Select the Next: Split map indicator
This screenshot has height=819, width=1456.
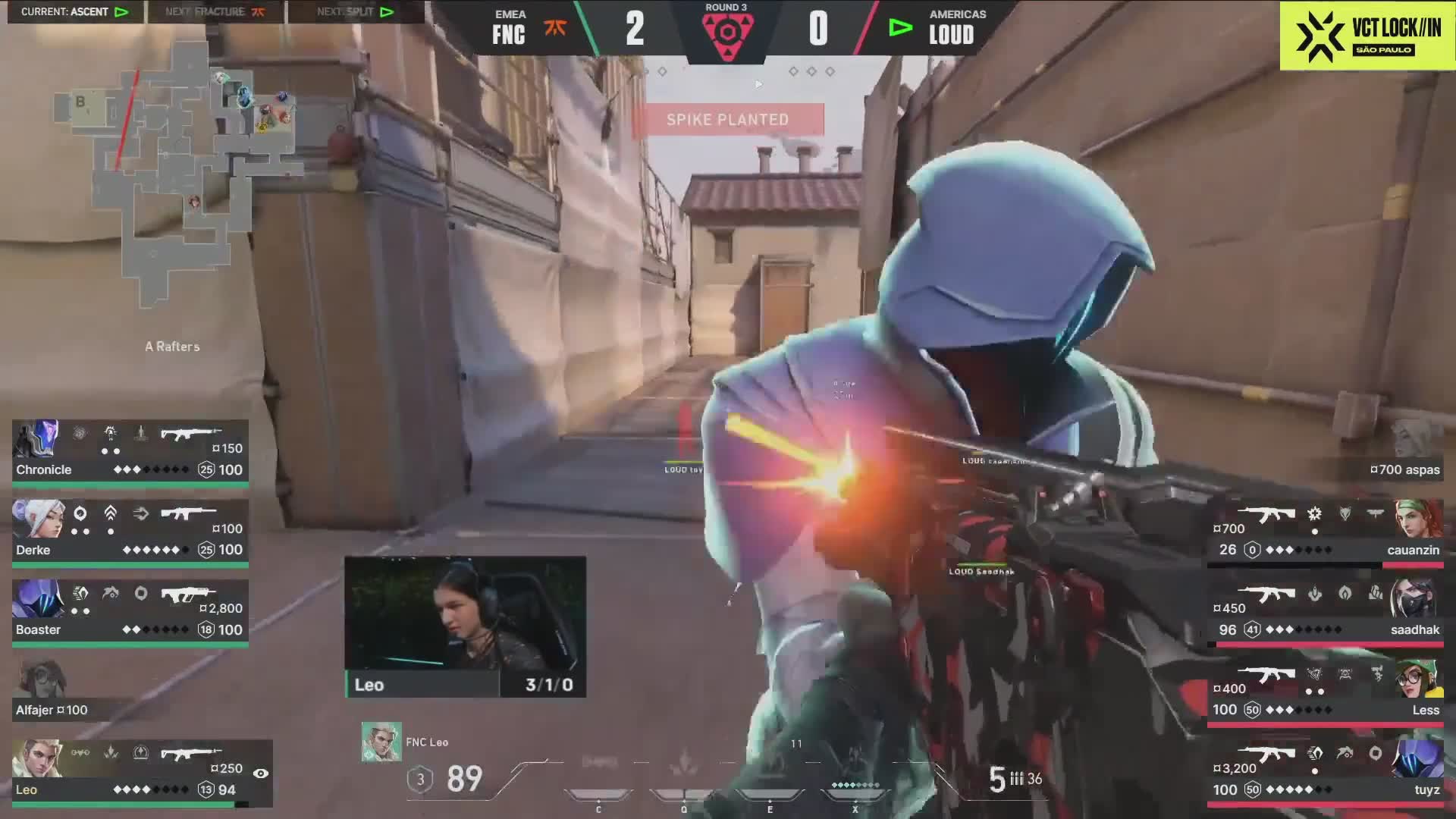click(x=355, y=11)
